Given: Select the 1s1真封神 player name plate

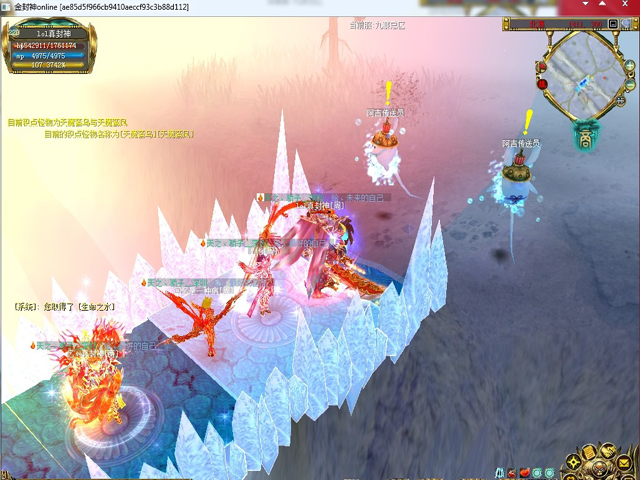Looking at the screenshot, I should coord(48,34).
